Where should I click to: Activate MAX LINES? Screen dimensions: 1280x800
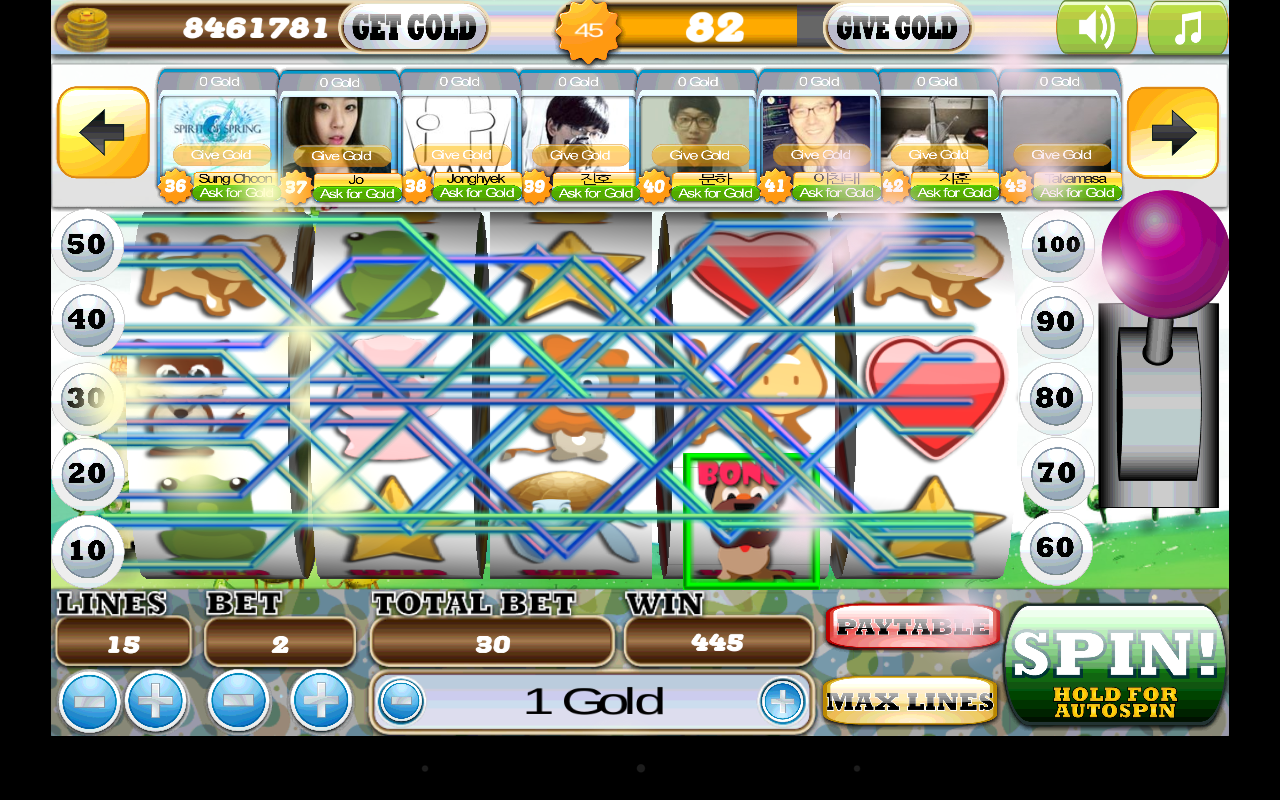pyautogui.click(x=910, y=700)
